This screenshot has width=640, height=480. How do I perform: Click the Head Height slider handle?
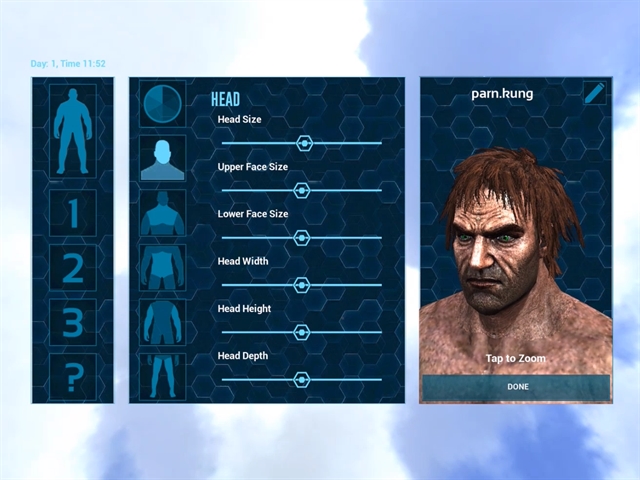(301, 332)
